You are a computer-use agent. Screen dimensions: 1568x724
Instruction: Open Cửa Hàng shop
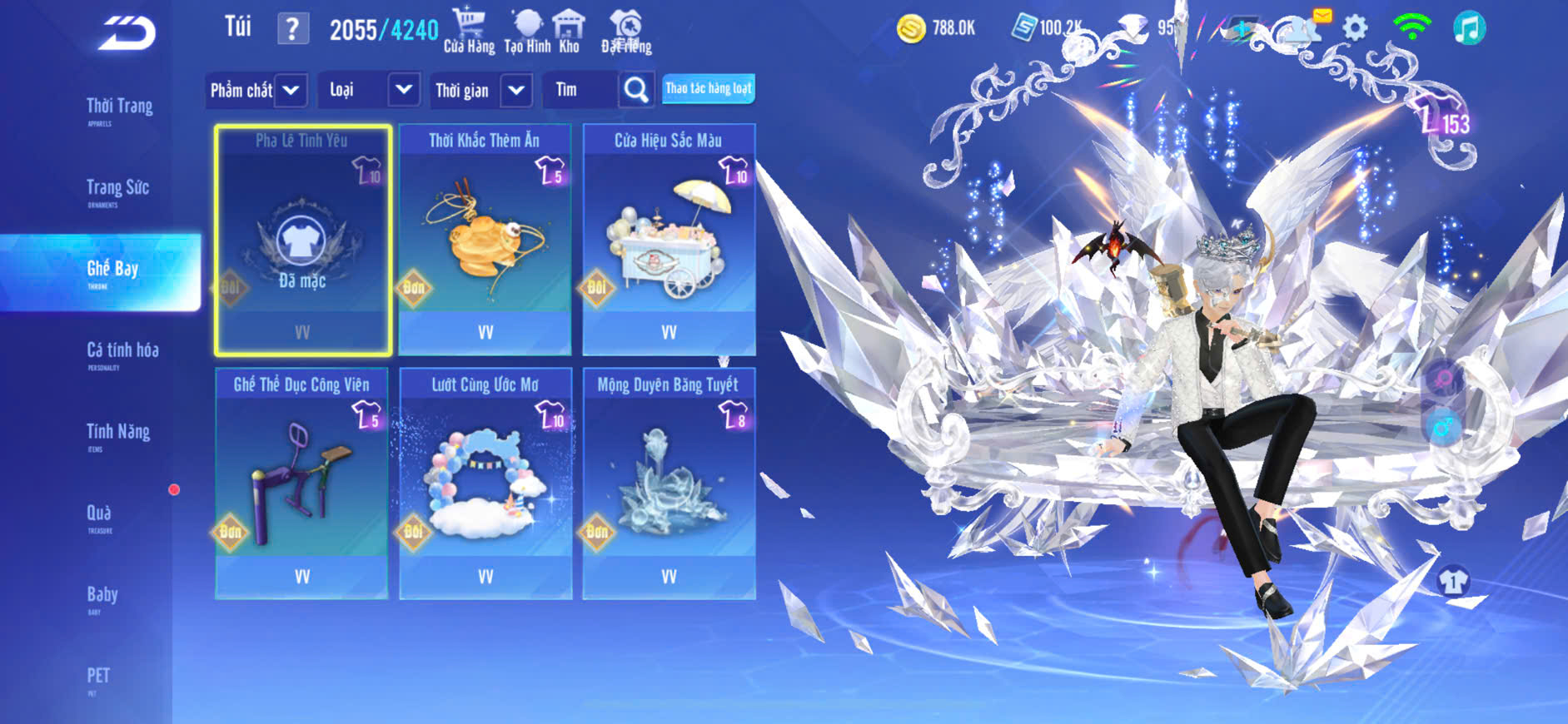[x=469, y=31]
